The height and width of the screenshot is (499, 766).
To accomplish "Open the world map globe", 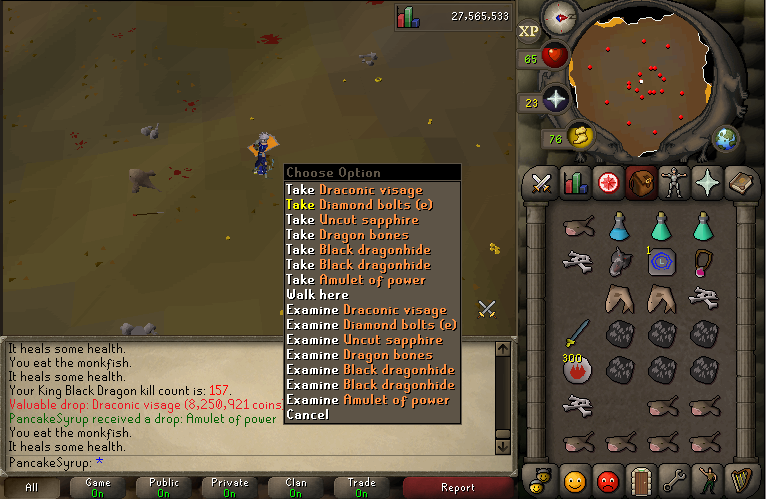I will (726, 138).
